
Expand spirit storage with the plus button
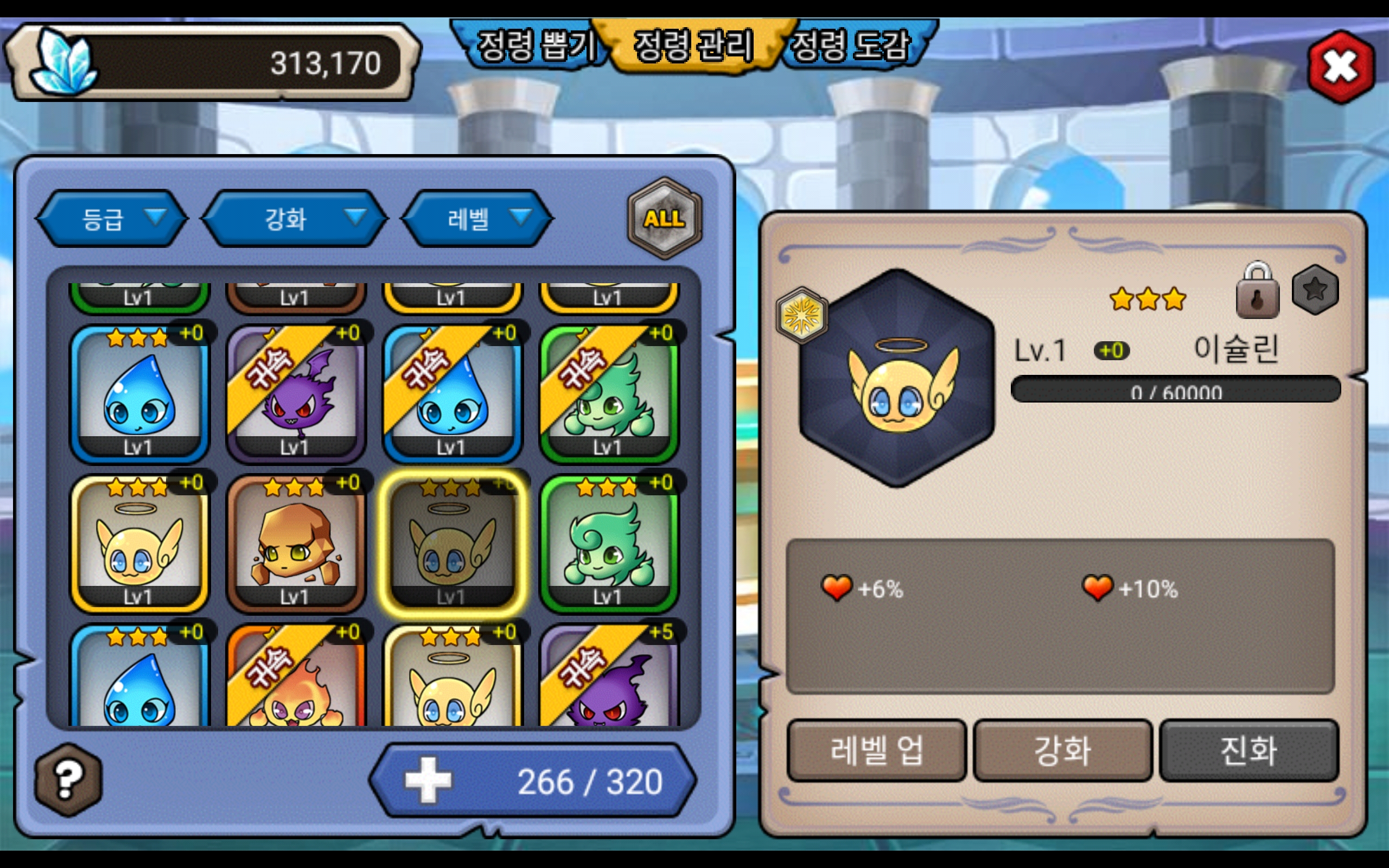[428, 780]
